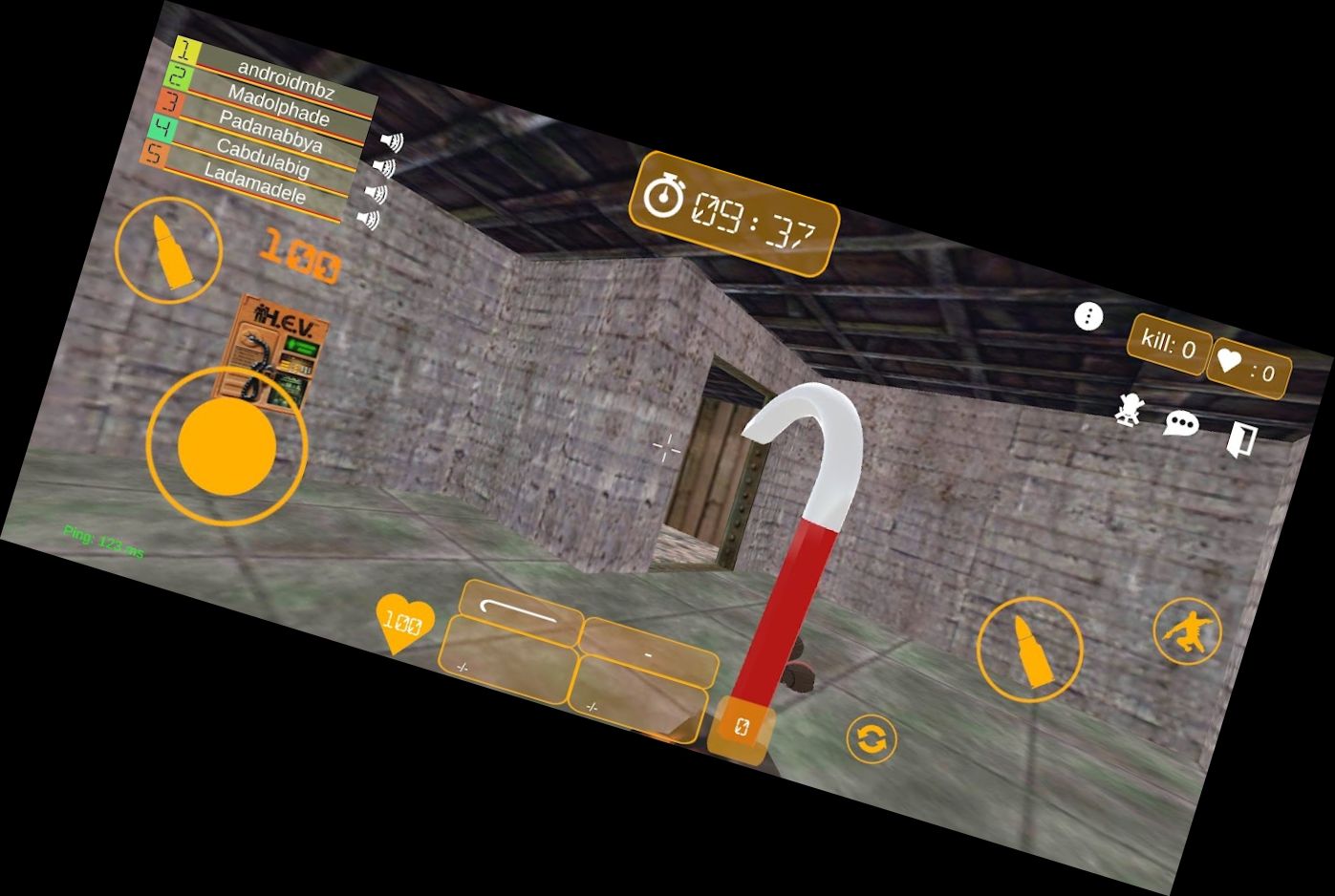This screenshot has width=1335, height=896.
Task: Open the three-dot options menu
Action: click(1088, 316)
